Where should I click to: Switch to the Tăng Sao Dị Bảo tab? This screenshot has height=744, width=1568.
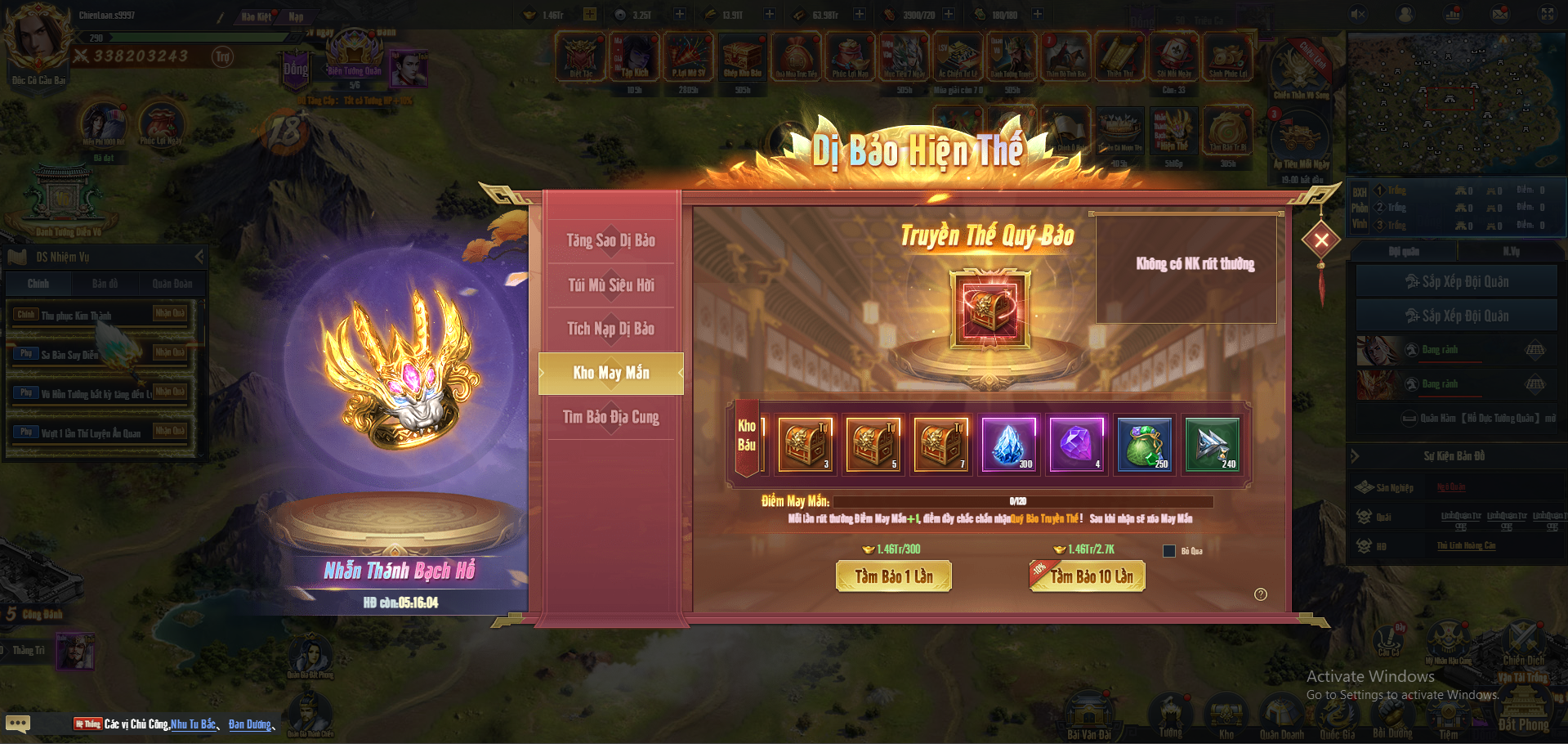pyautogui.click(x=610, y=240)
